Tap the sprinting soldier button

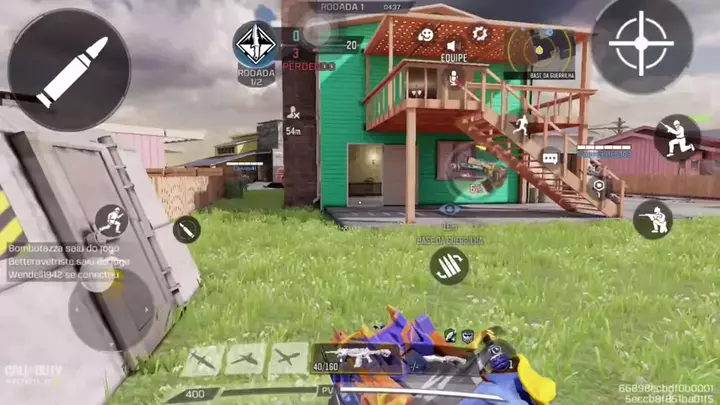pos(111,220)
